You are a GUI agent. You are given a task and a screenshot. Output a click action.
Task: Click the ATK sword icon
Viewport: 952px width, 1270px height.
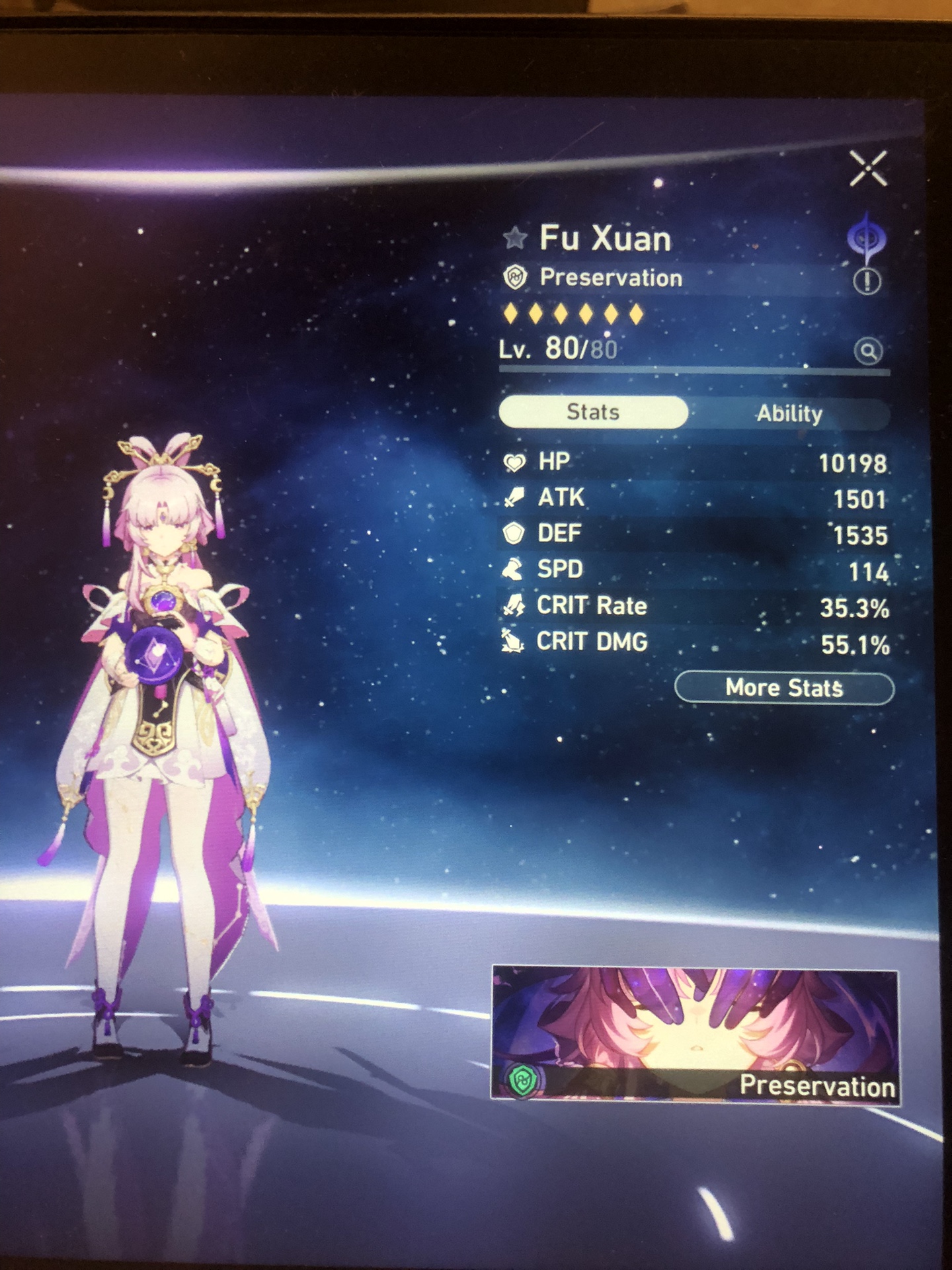pyautogui.click(x=515, y=497)
